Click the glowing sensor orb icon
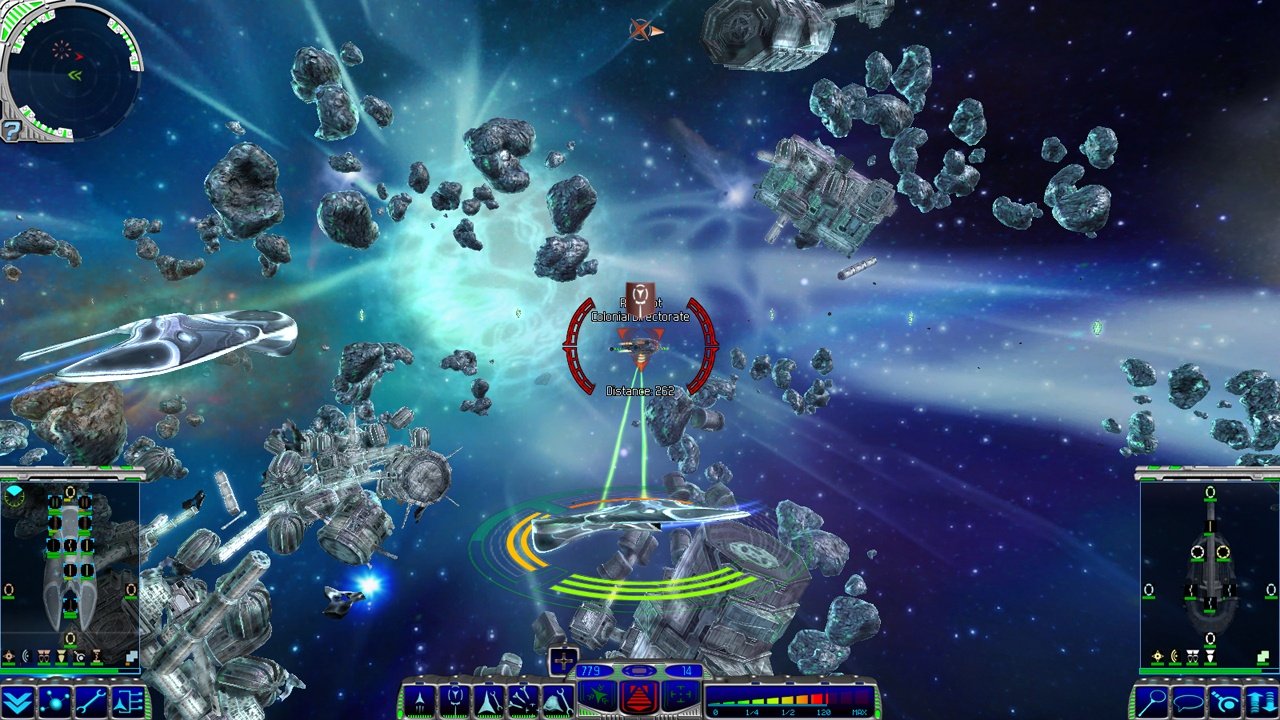Screen dimensions: 1280x720 (55, 702)
